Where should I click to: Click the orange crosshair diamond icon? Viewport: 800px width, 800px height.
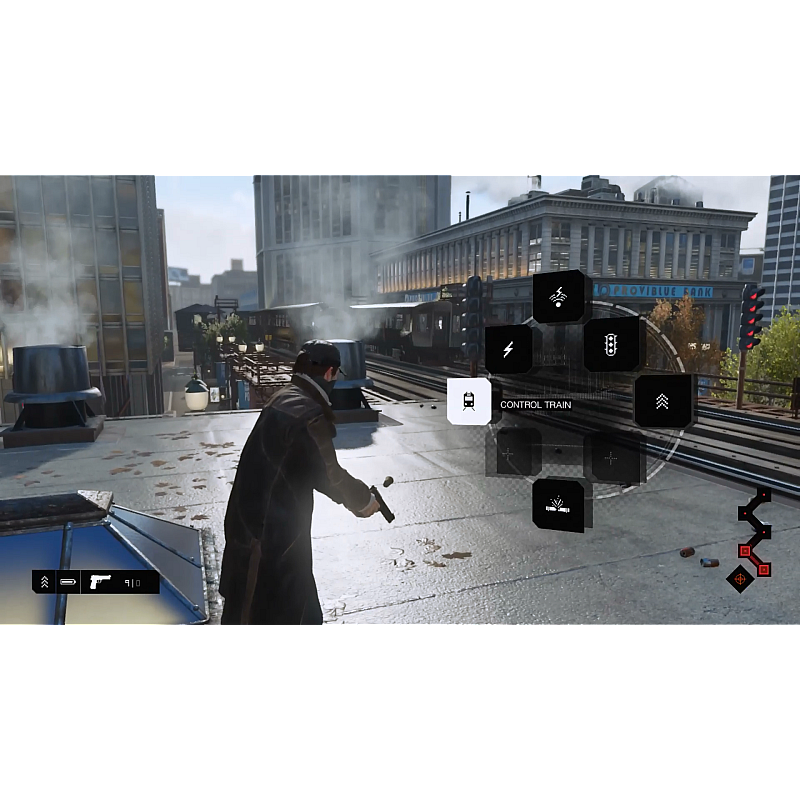click(x=740, y=578)
